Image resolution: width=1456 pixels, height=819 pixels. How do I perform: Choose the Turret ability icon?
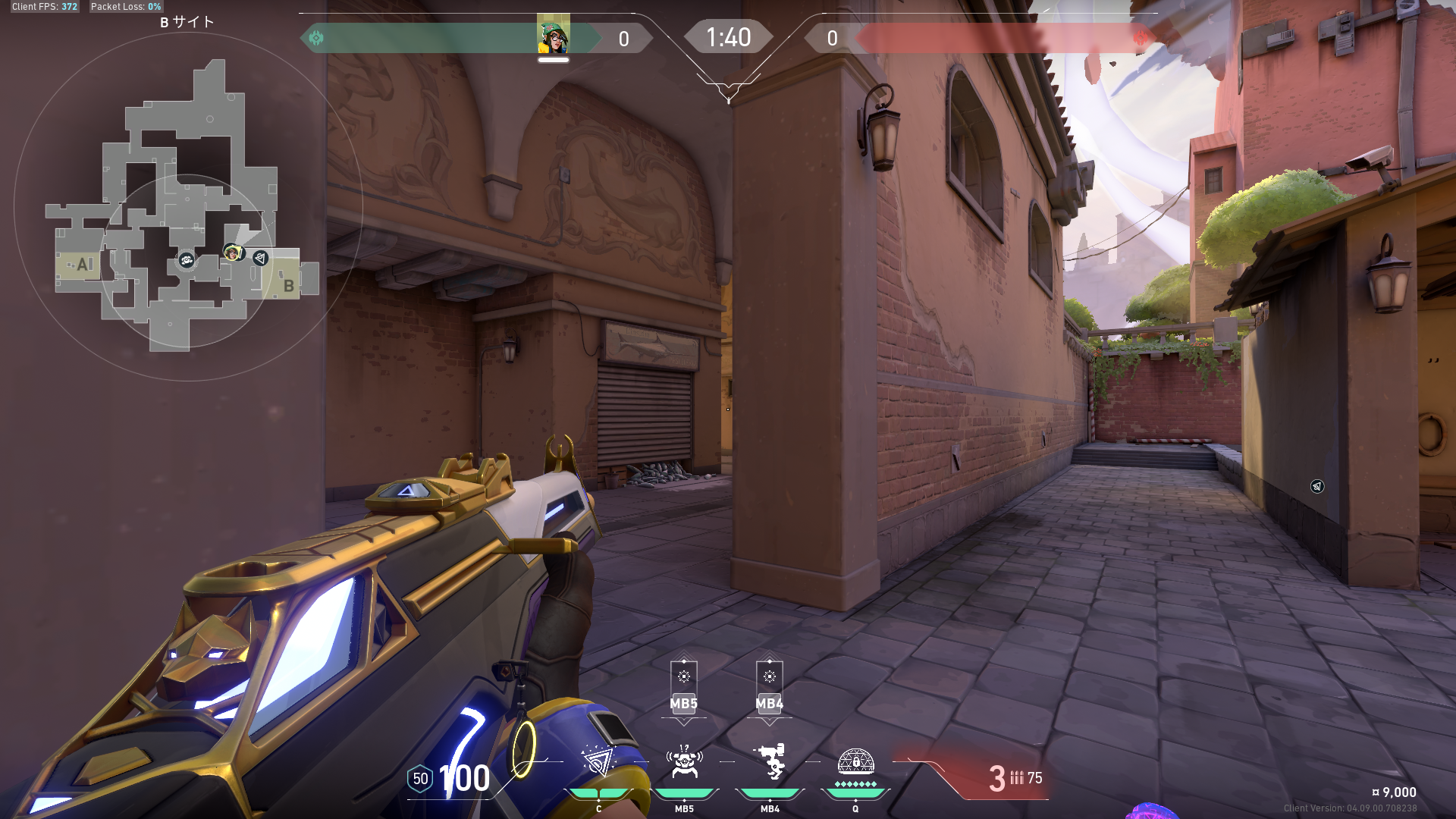[x=770, y=761]
